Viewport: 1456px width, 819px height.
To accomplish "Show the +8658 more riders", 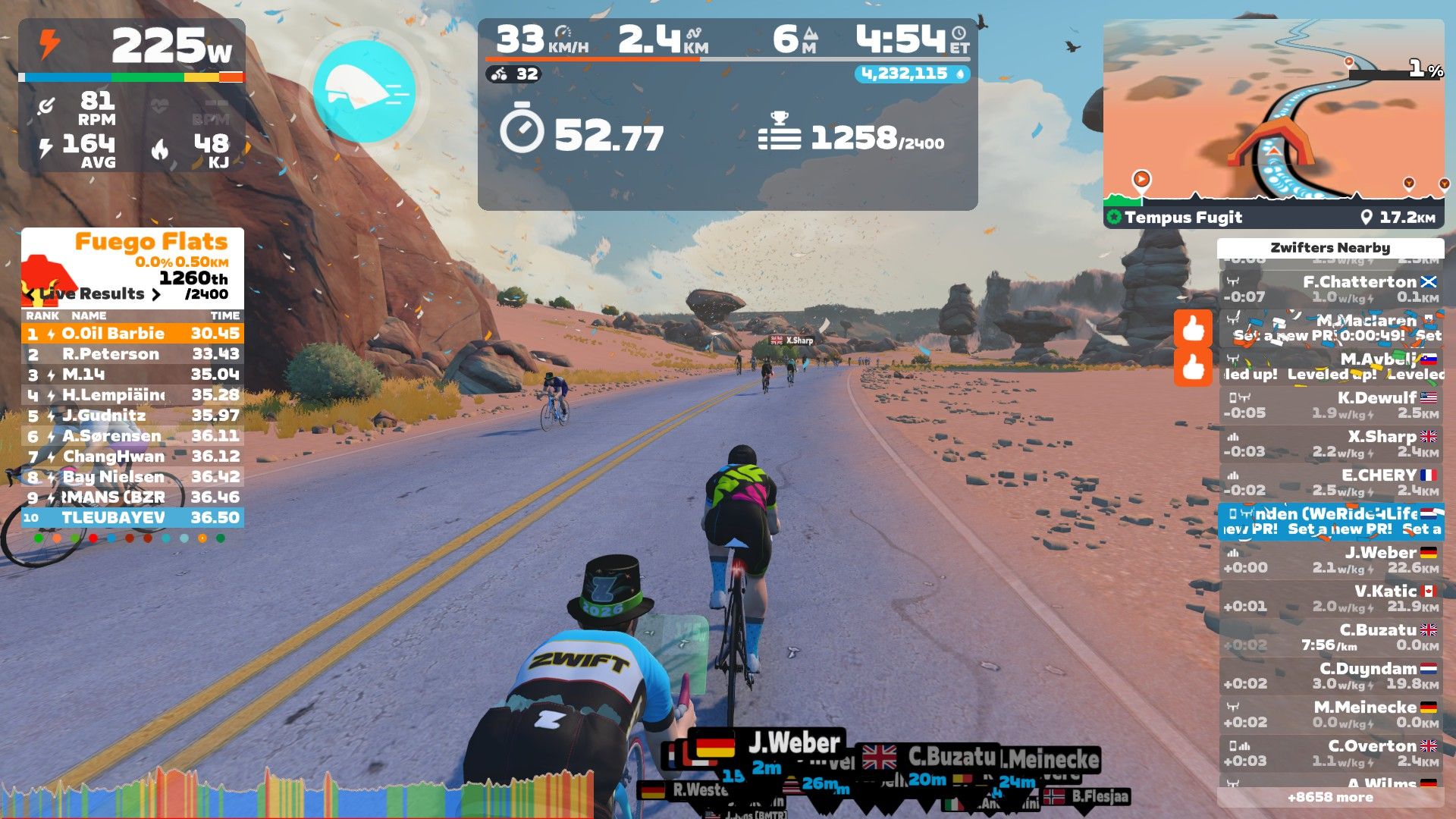I will coord(1330,797).
